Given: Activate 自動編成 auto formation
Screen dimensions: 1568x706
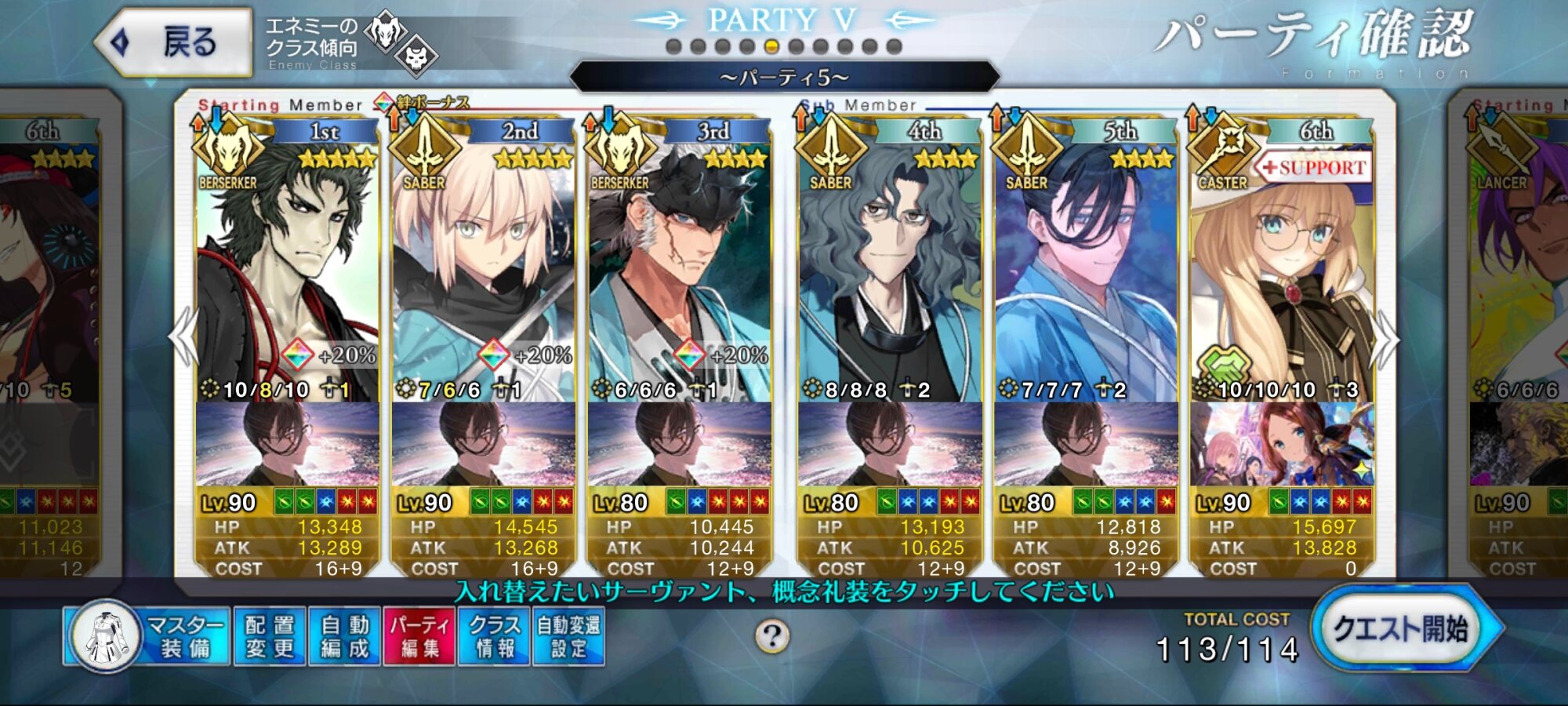Looking at the screenshot, I should coord(344,636).
